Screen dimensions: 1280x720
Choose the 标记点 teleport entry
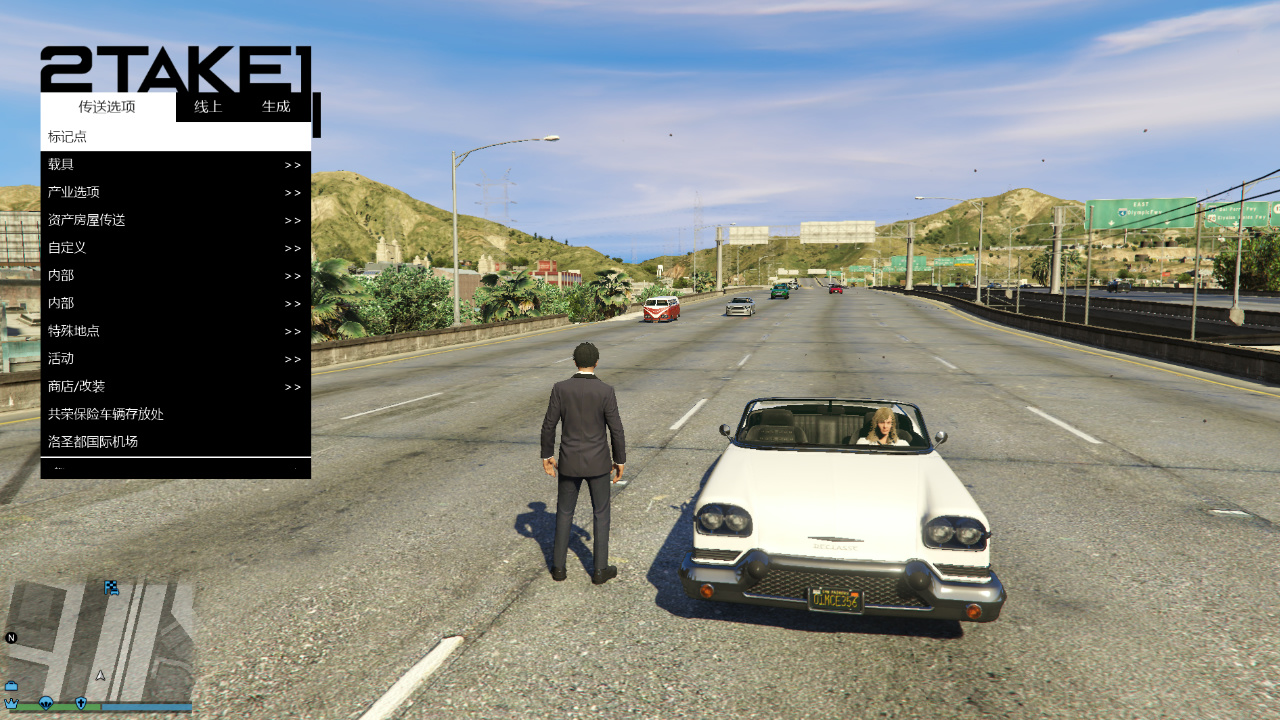pyautogui.click(x=175, y=137)
